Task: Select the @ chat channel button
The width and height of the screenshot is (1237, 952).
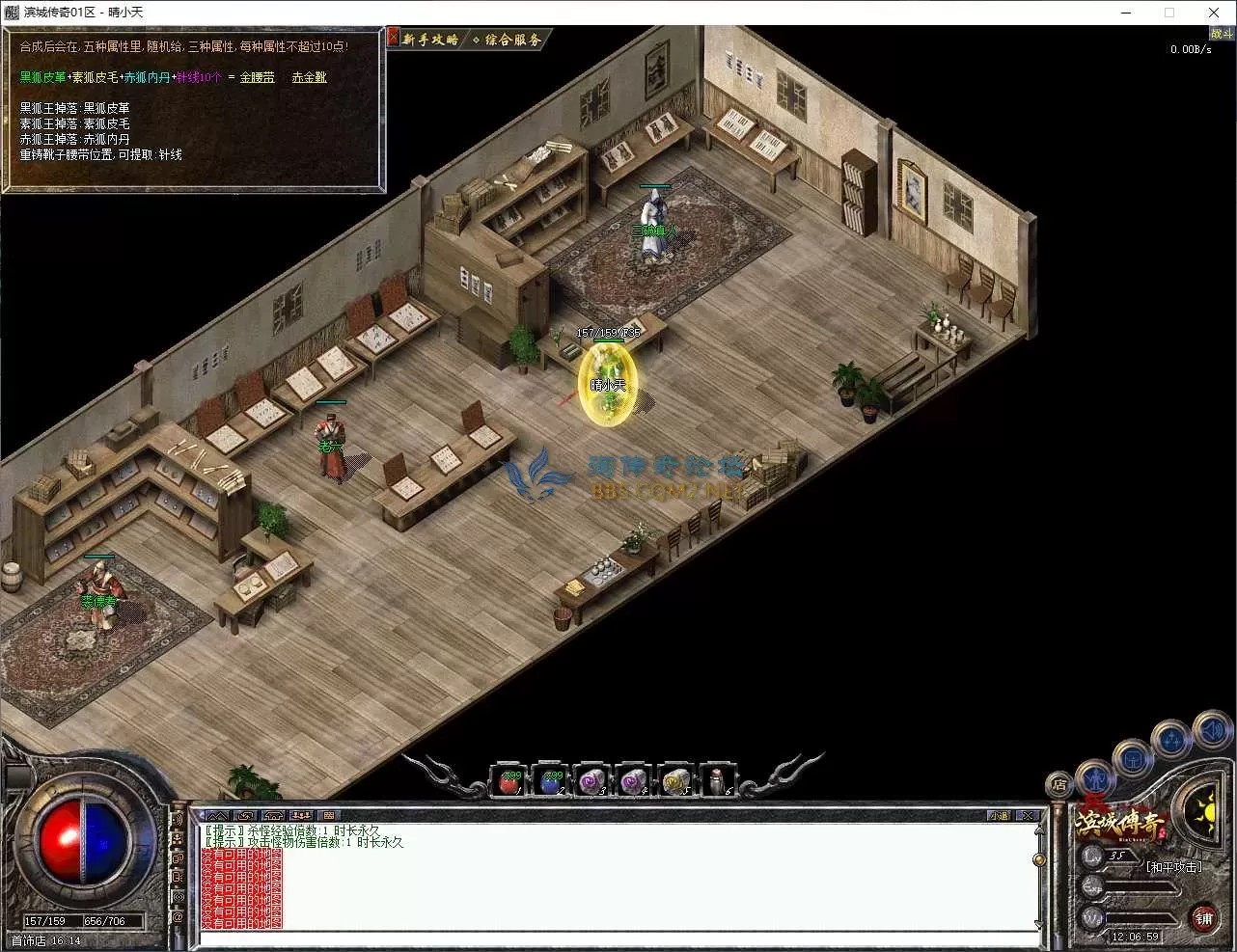Action: coord(178,917)
